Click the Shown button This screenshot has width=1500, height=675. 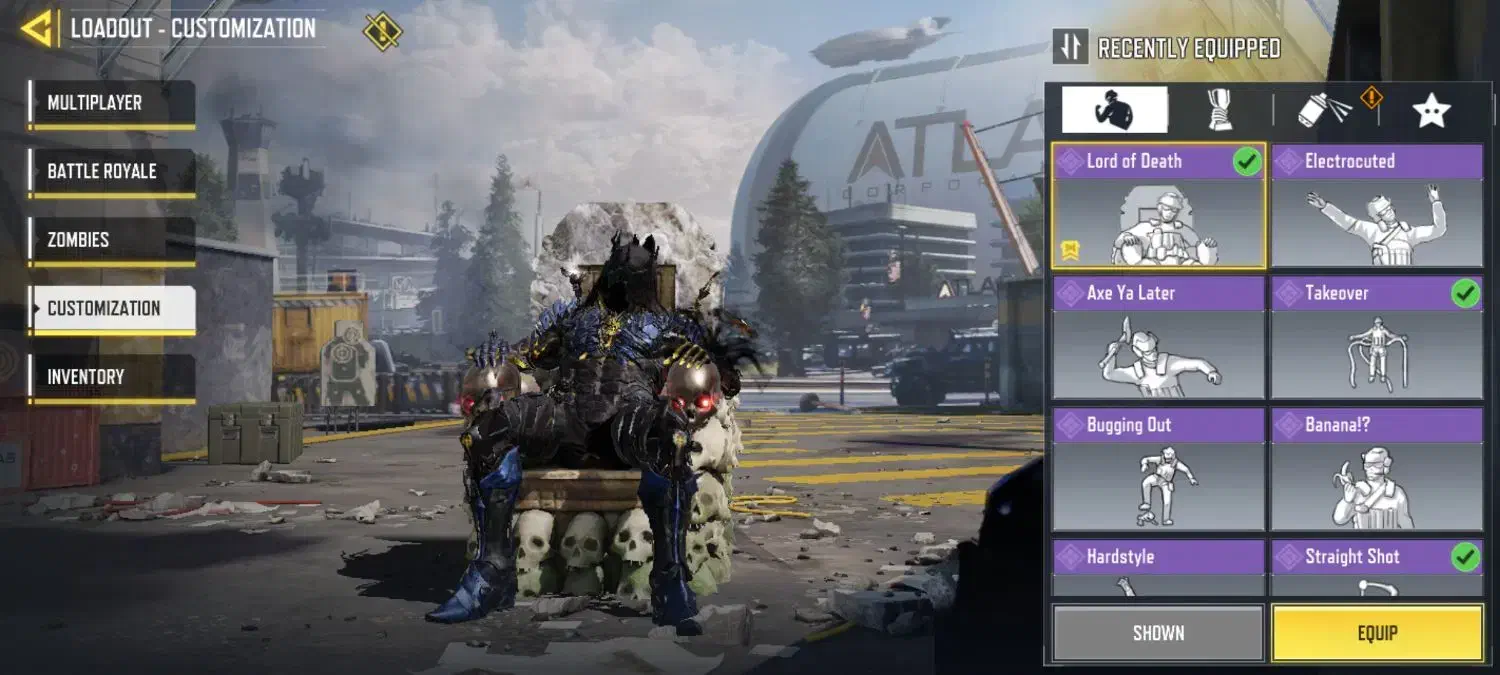click(x=1158, y=633)
